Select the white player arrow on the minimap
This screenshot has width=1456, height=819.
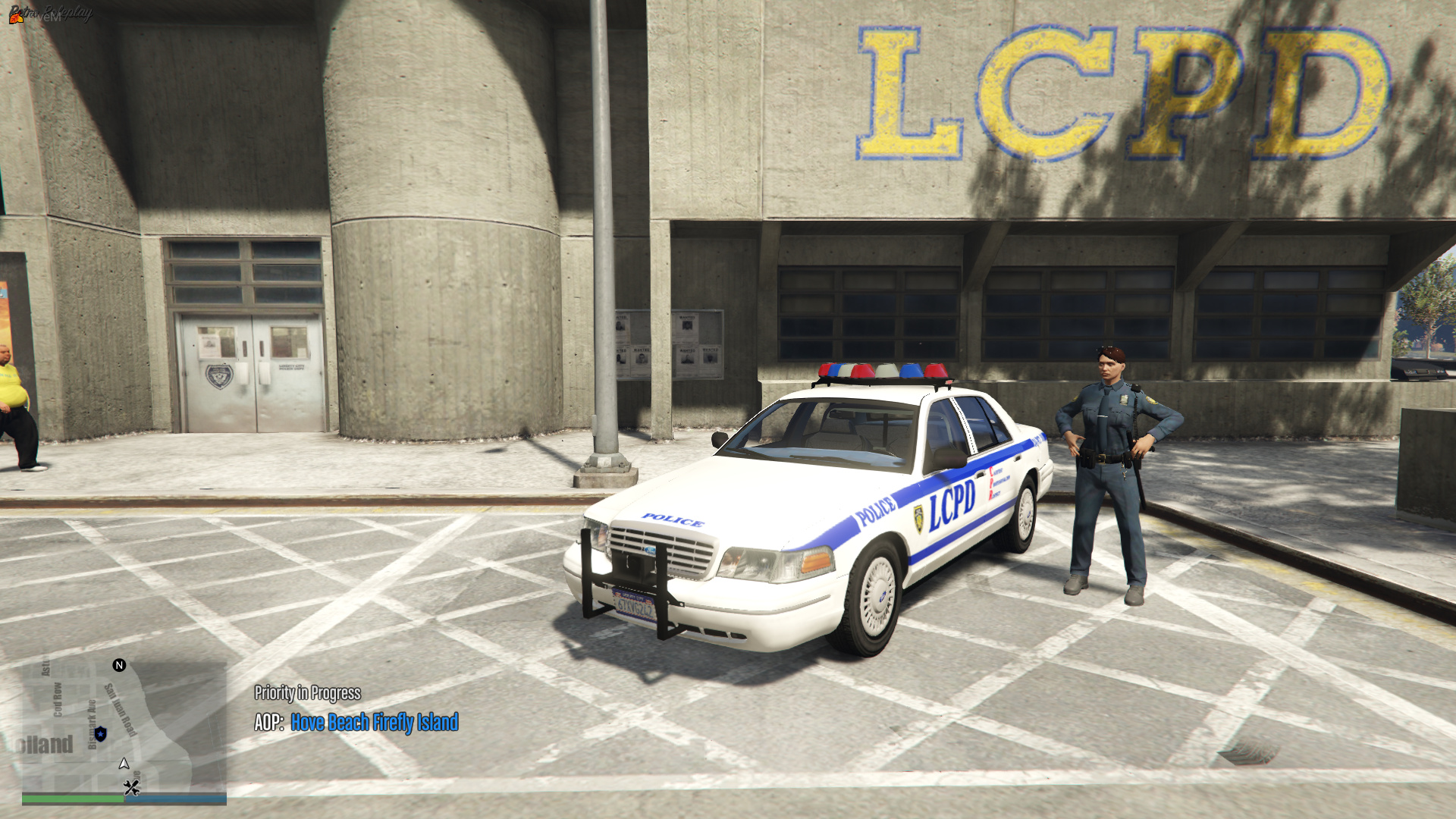pos(124,764)
